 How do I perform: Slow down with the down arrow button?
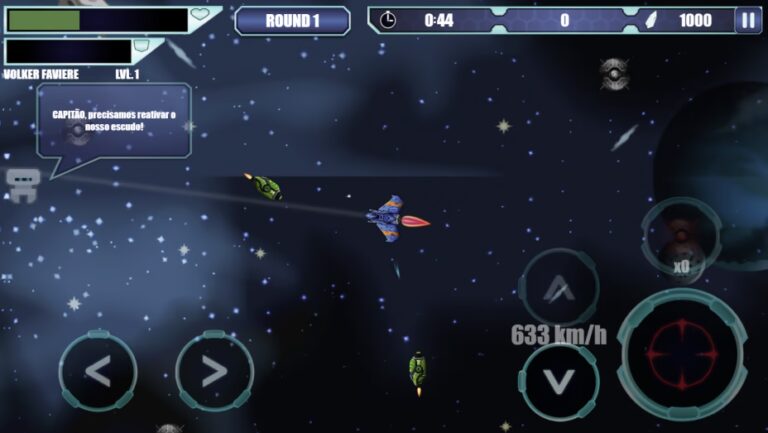559,381
